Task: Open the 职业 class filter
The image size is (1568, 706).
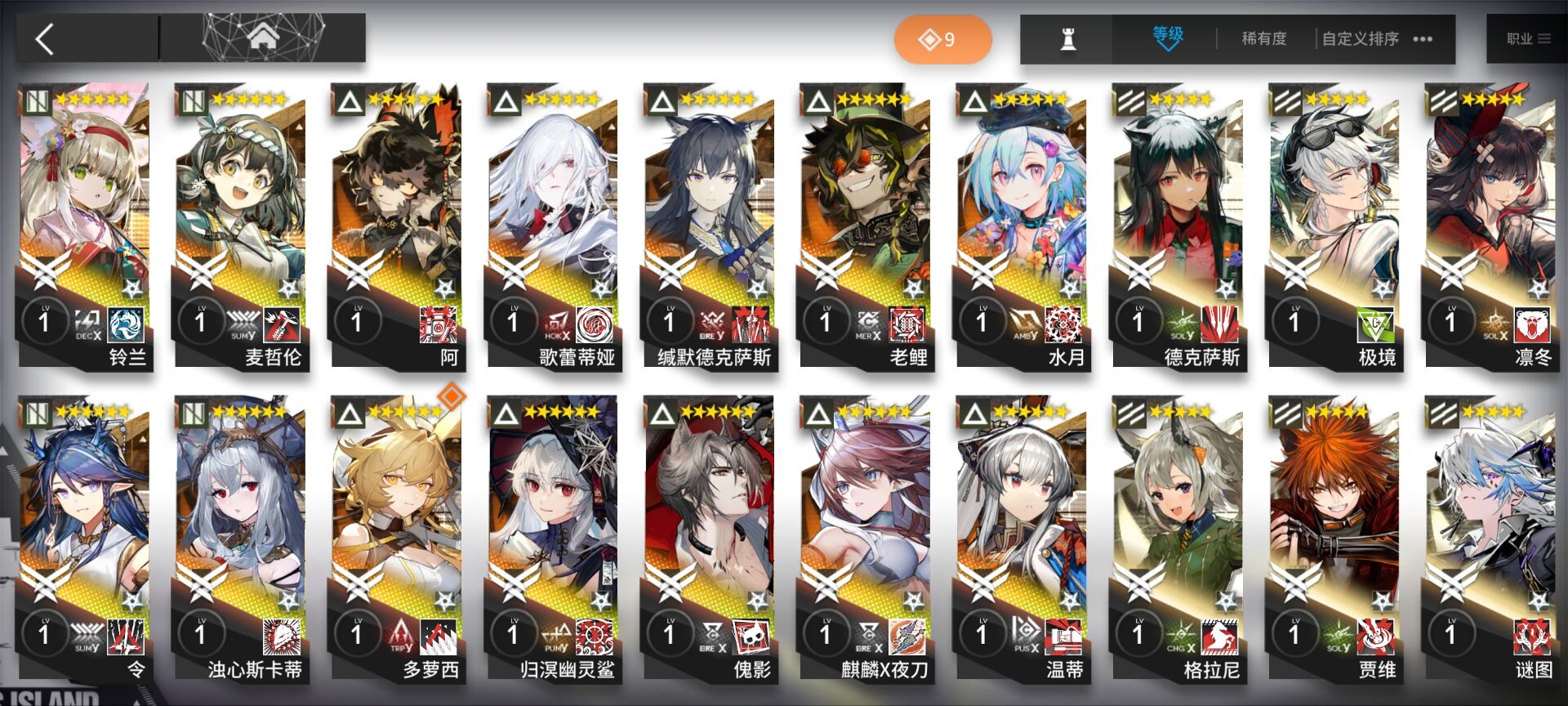Action: (1526, 38)
